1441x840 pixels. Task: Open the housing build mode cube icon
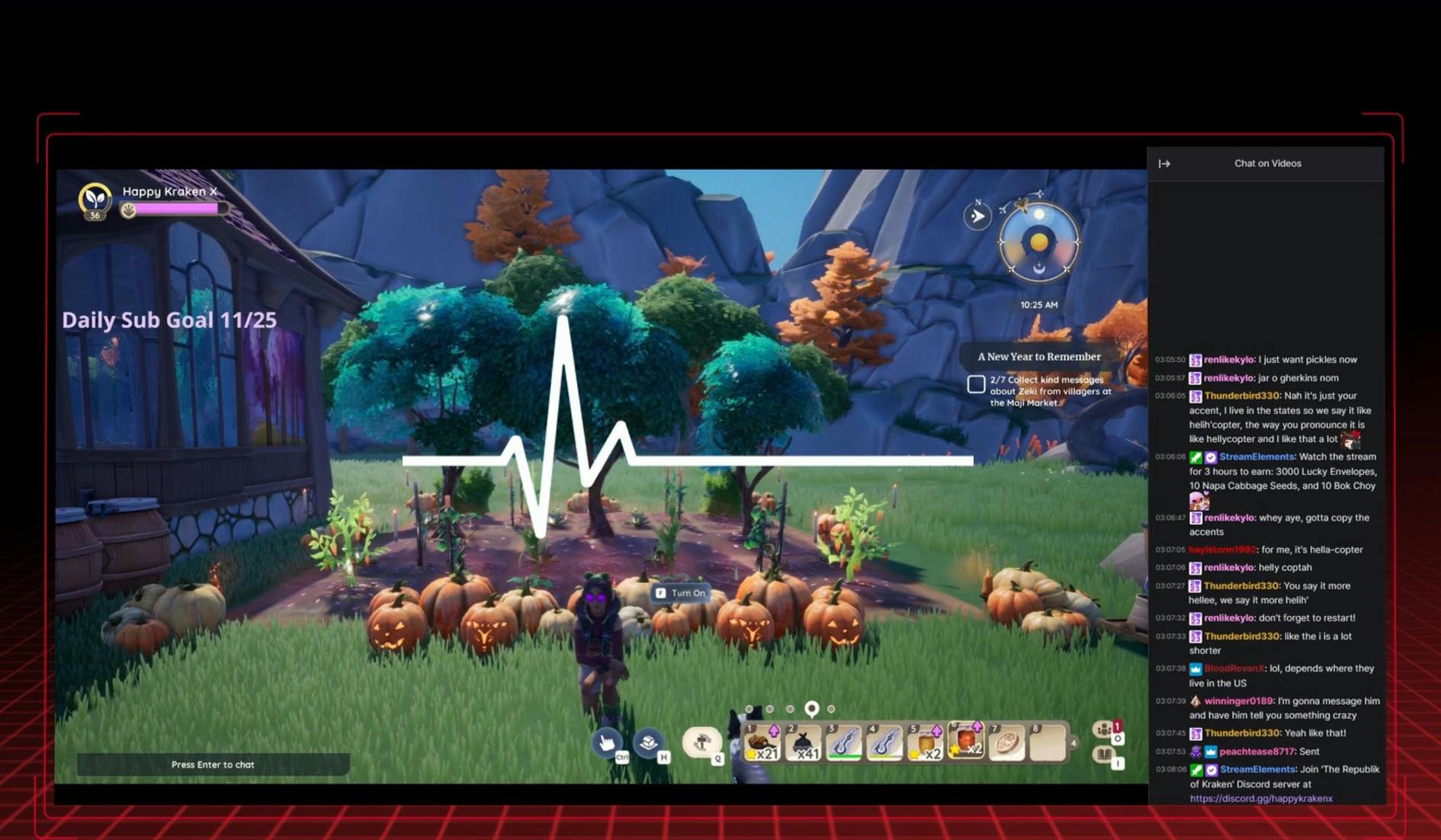tap(648, 741)
